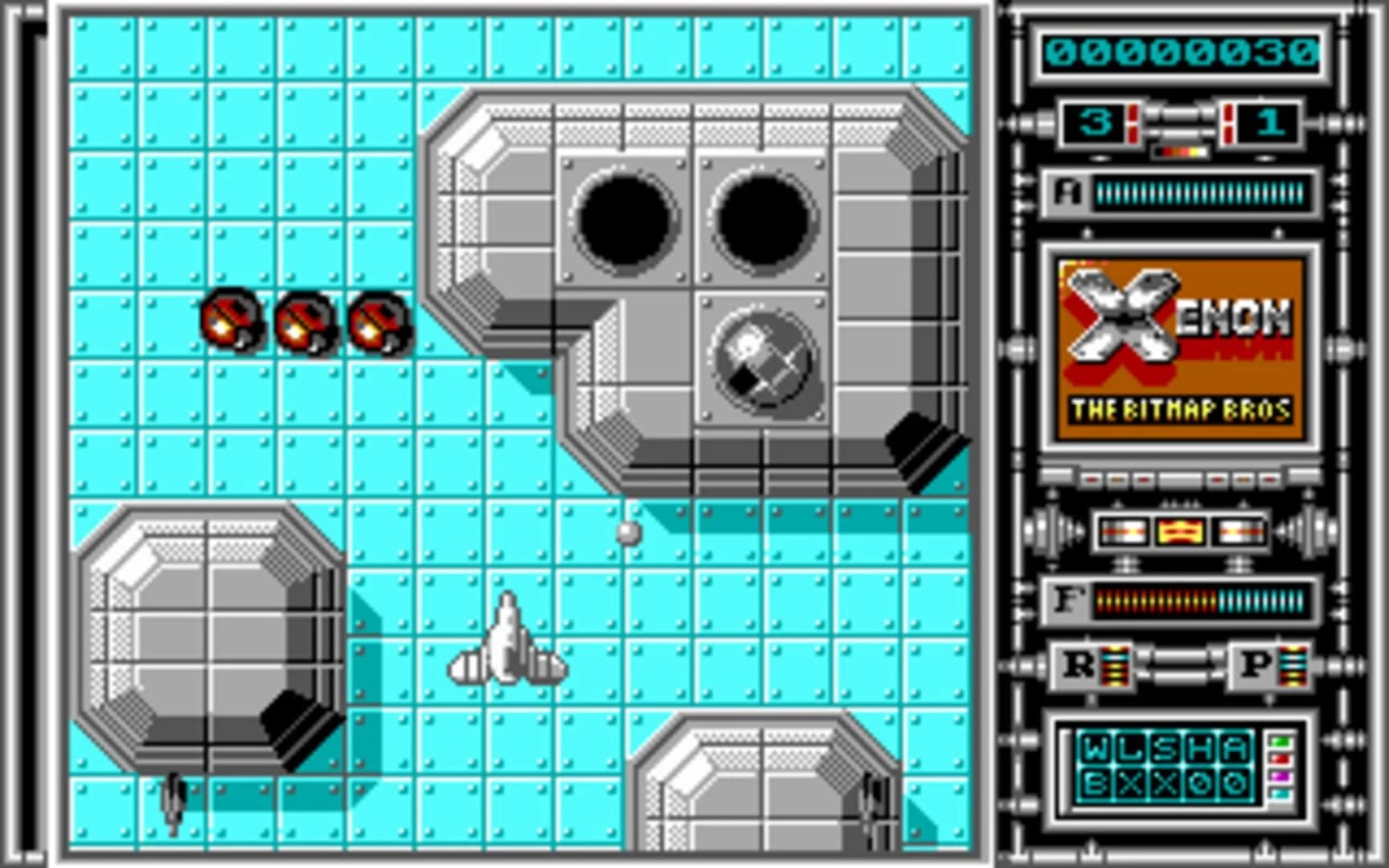This screenshot has height=868, width=1389.
Task: Click the player's spaceship in the arena
Action: (x=506, y=643)
